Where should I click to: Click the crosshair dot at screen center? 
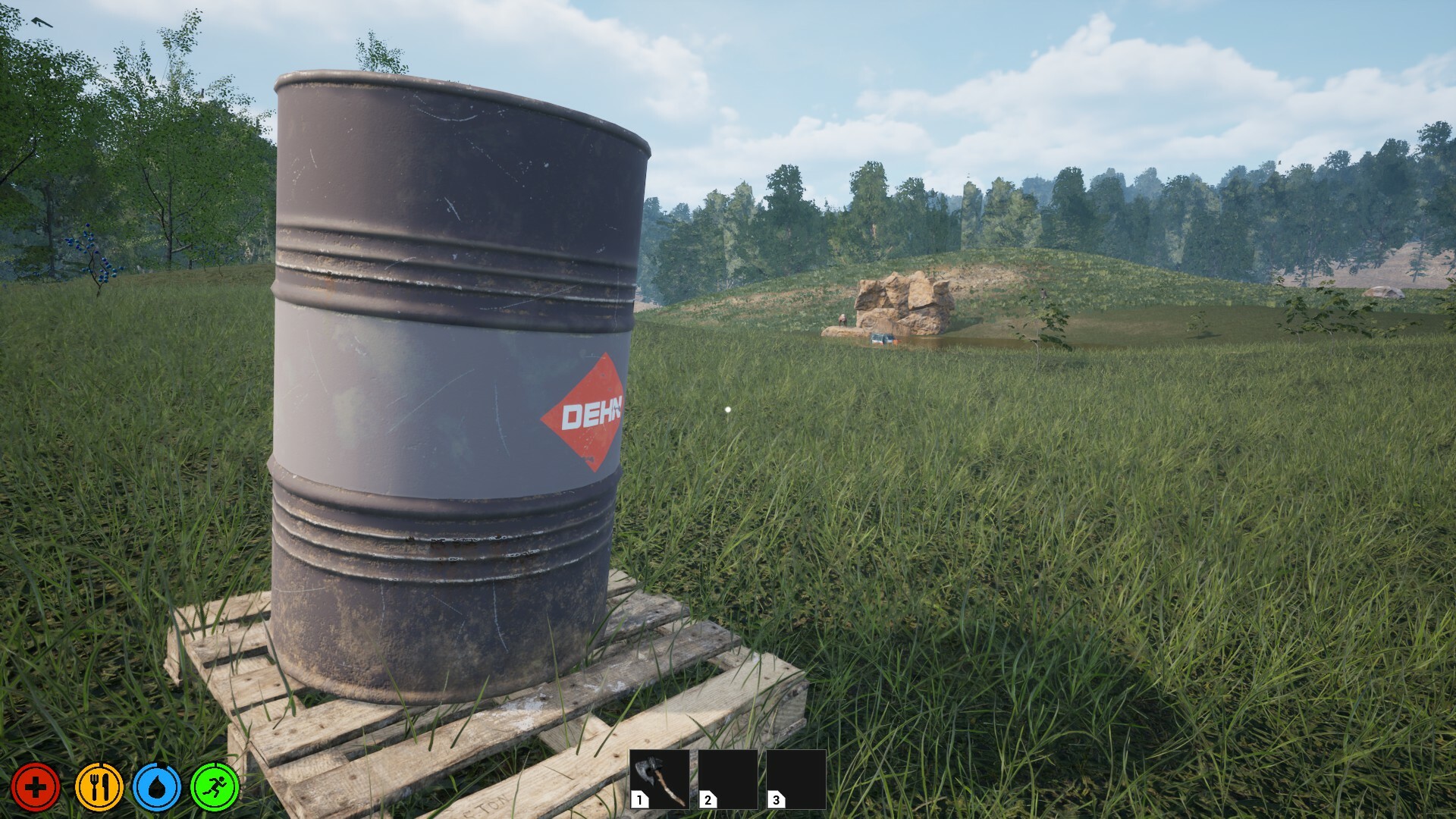pyautogui.click(x=728, y=409)
